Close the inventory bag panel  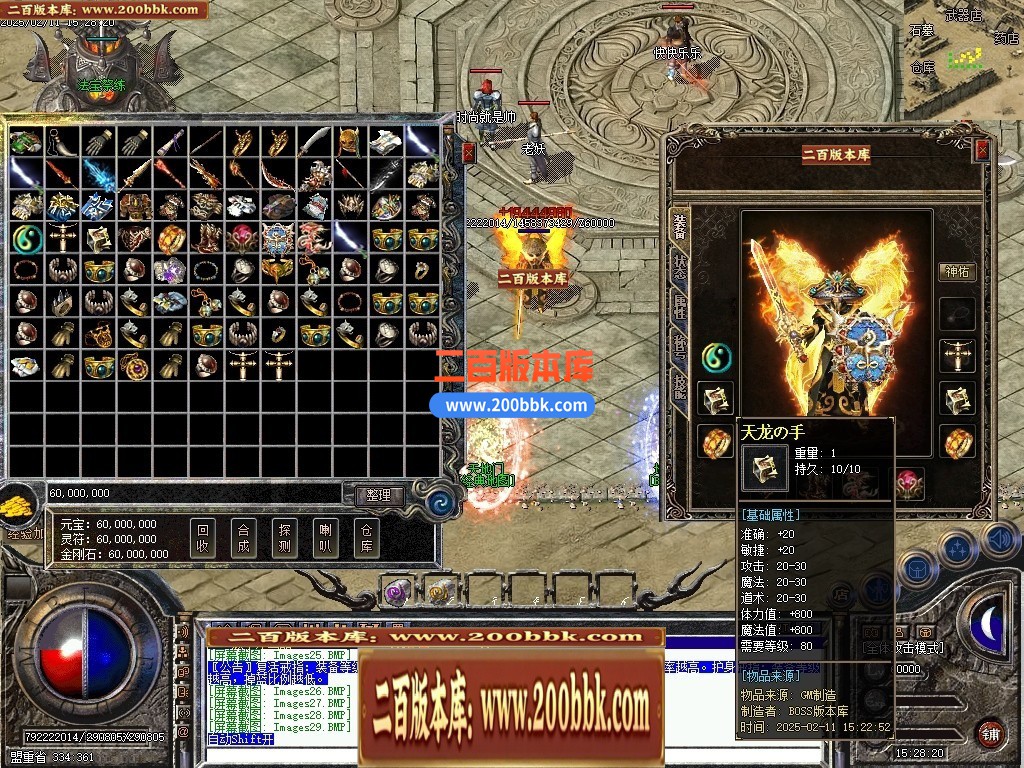(x=468, y=152)
